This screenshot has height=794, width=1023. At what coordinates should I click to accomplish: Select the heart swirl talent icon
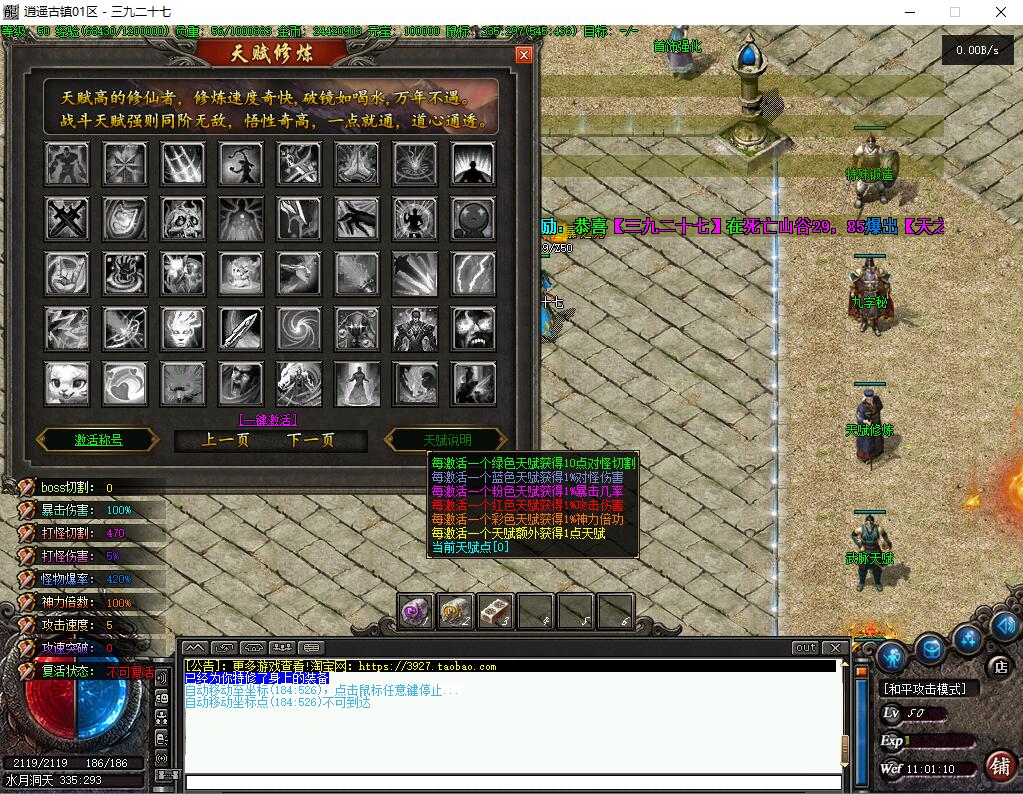(125, 383)
